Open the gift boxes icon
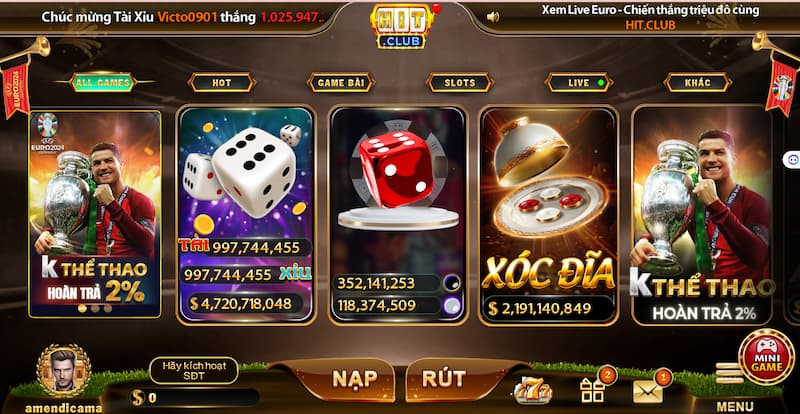 click(591, 388)
